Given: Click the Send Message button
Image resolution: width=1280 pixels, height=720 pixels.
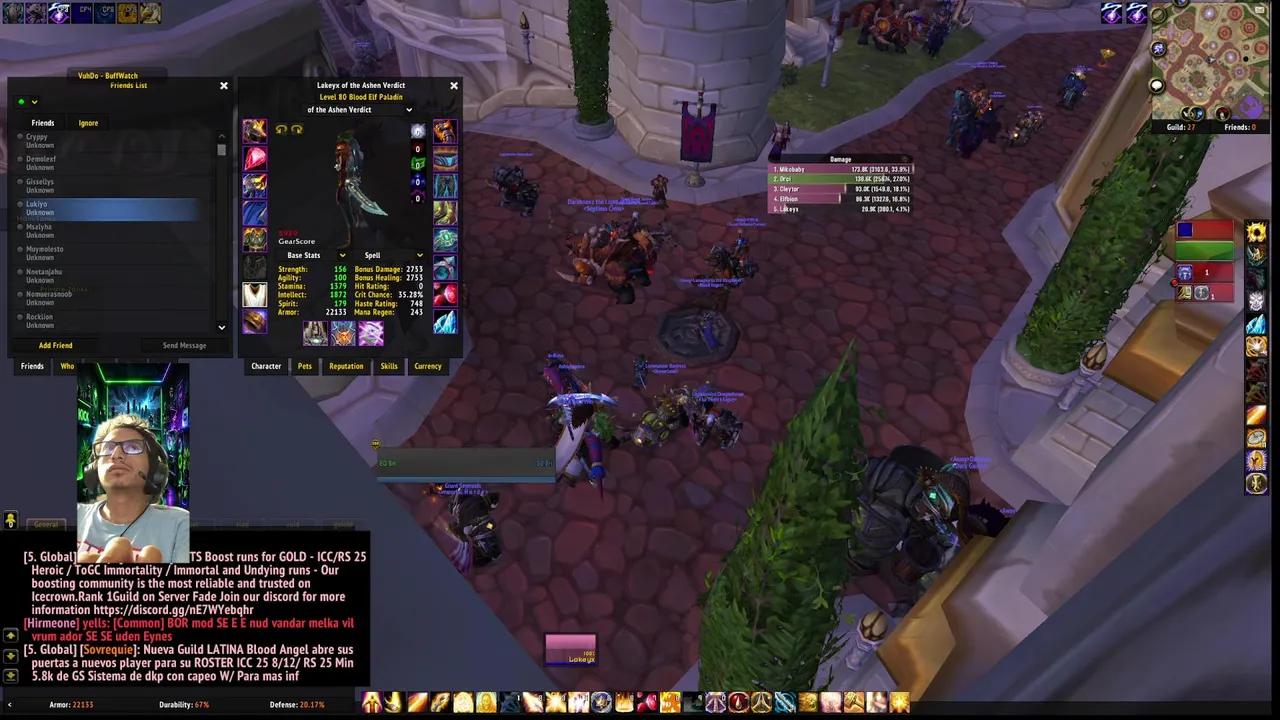Looking at the screenshot, I should pyautogui.click(x=184, y=345).
